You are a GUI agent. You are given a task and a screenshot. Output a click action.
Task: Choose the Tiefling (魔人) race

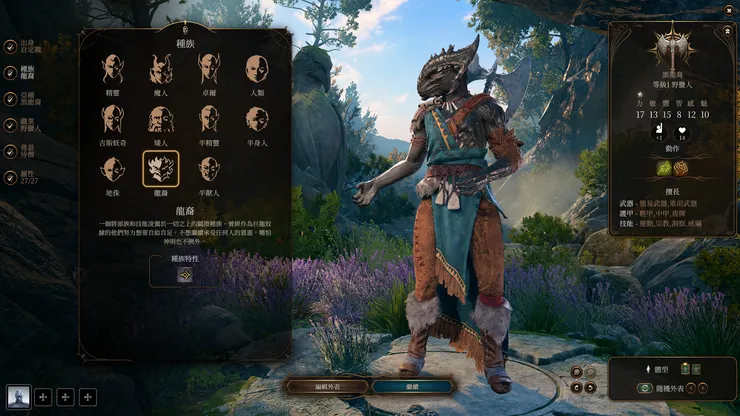(x=161, y=69)
